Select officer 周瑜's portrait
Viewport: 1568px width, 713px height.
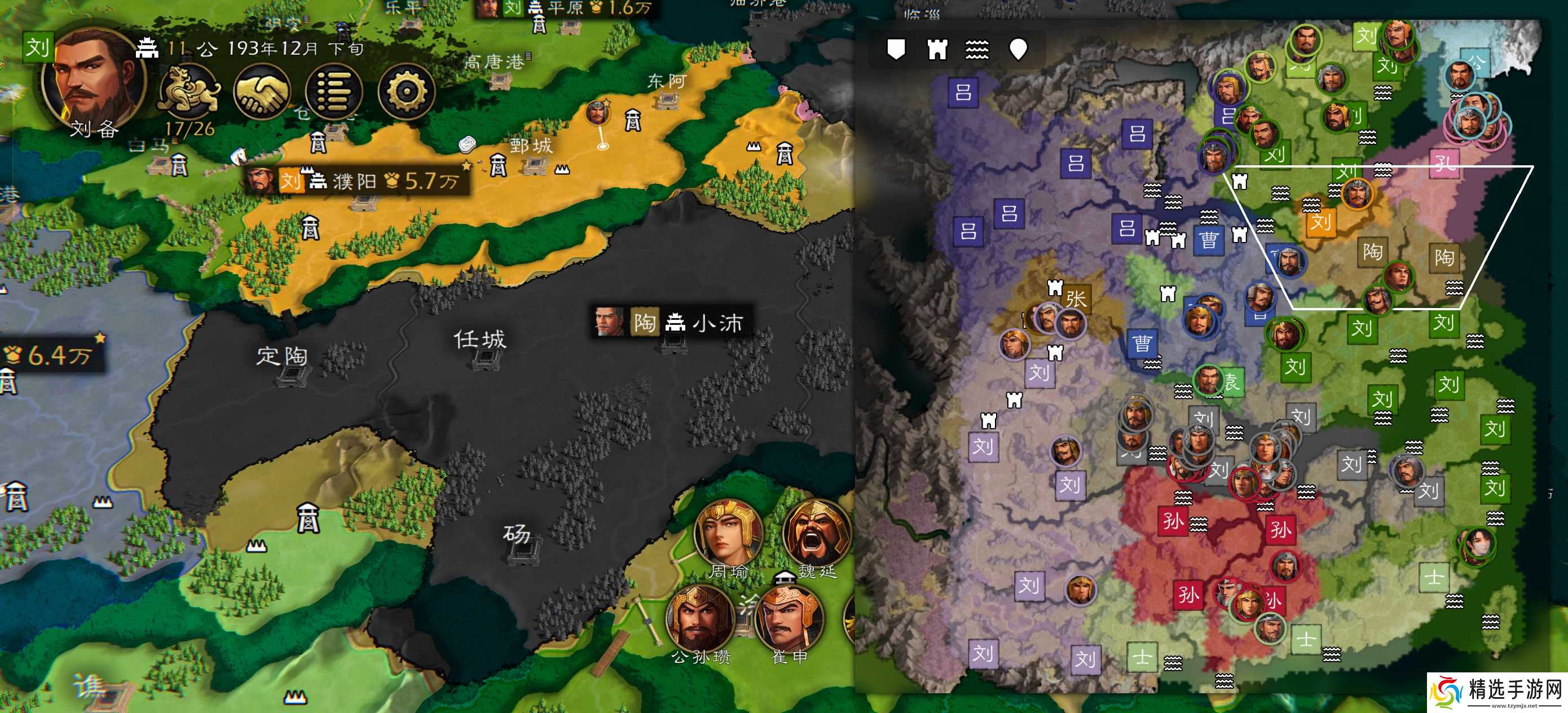(x=728, y=532)
